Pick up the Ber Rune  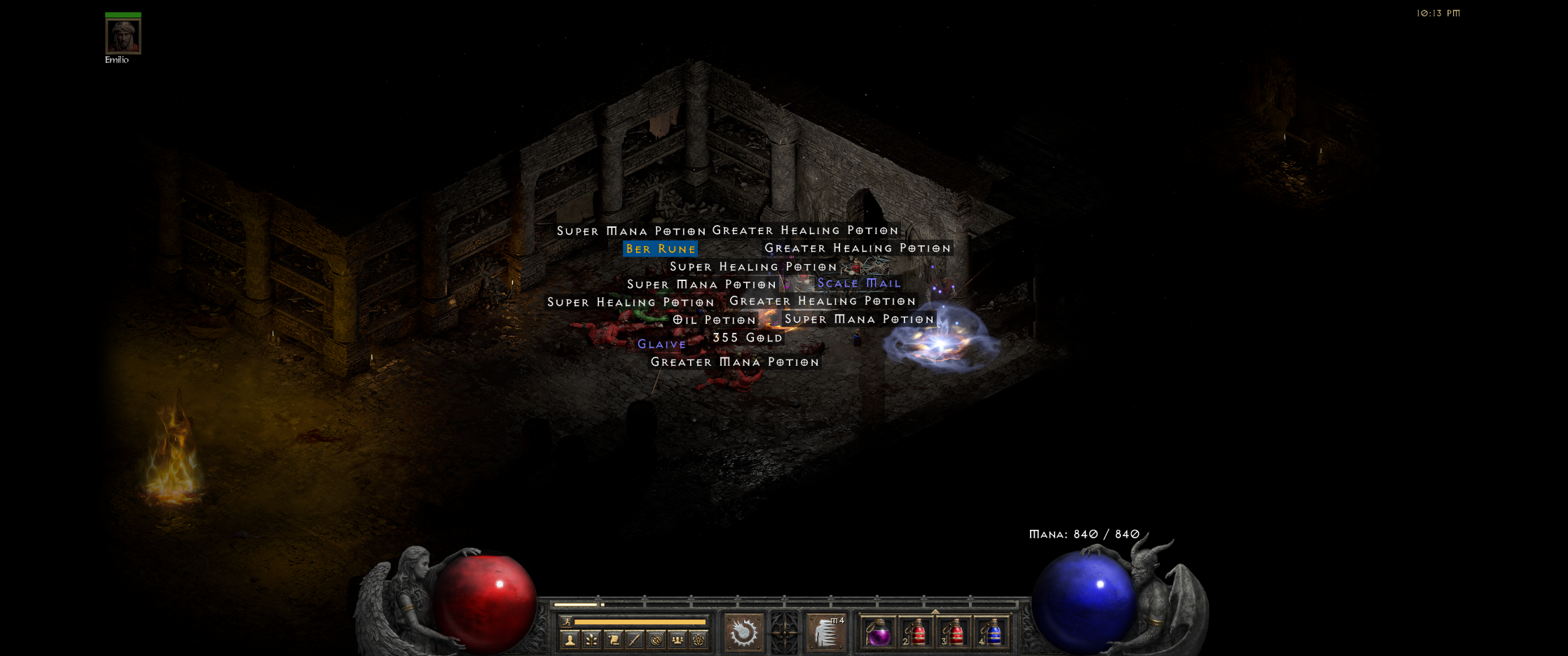pos(660,249)
